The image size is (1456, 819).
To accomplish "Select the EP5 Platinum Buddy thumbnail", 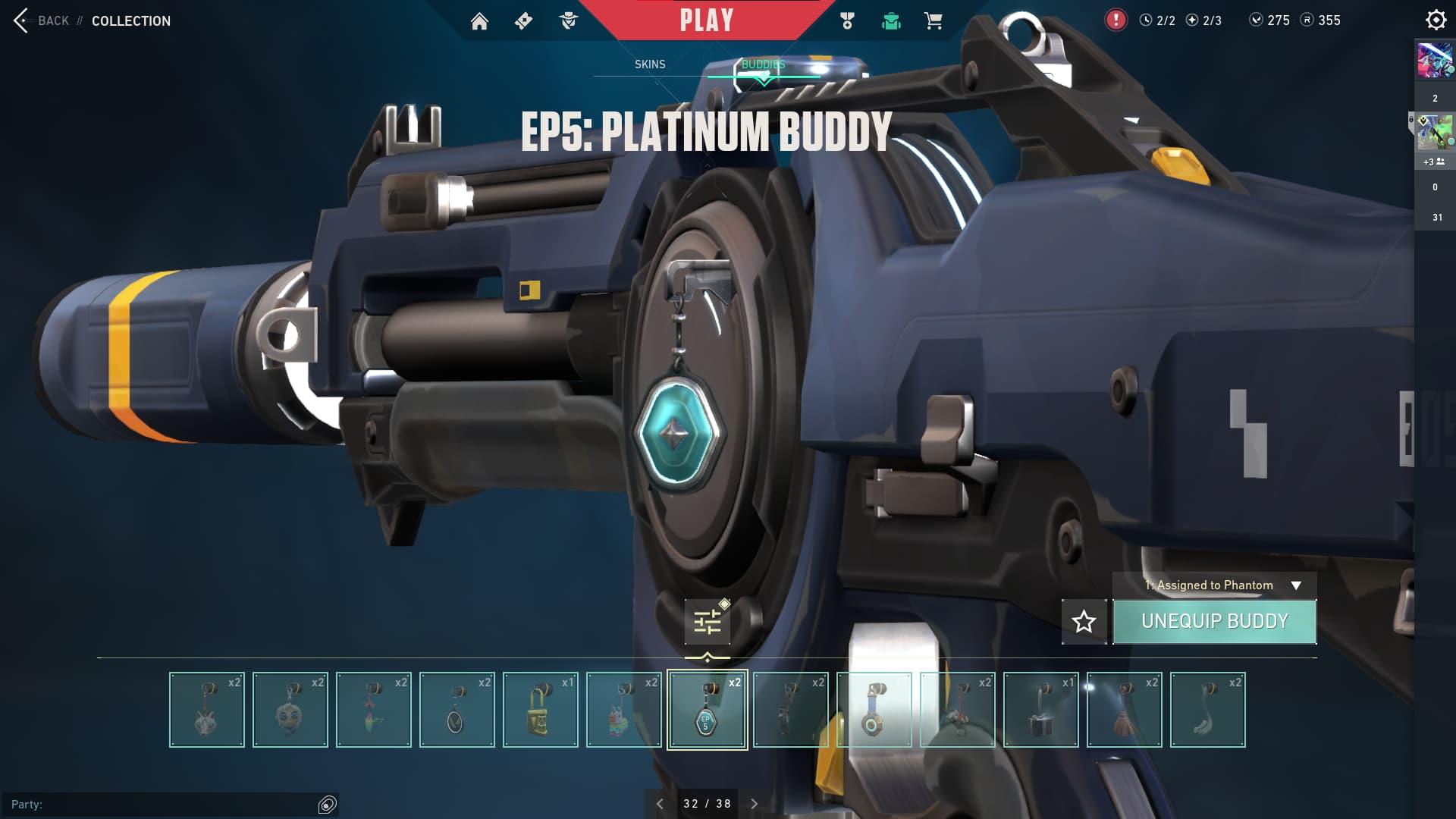I will tap(708, 710).
